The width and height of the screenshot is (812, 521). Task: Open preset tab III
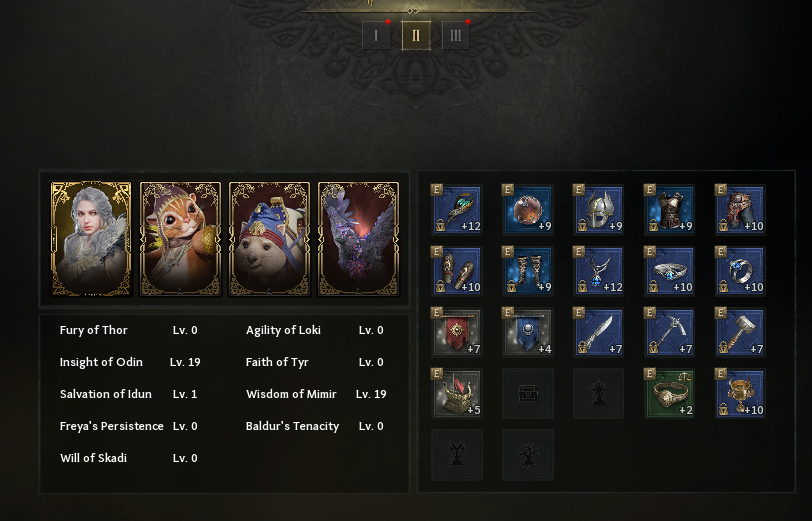(x=456, y=36)
